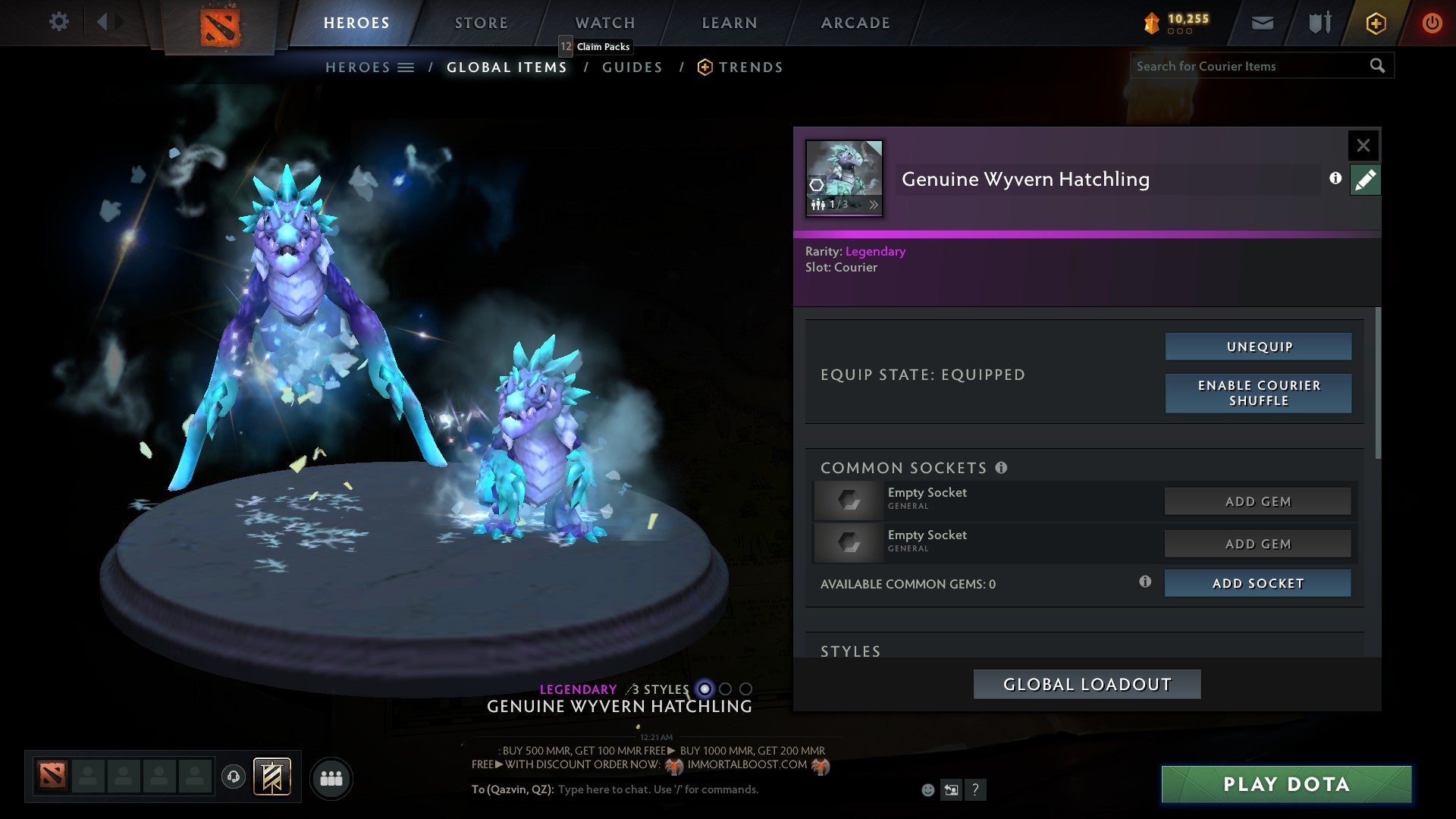Viewport: 1456px width, 819px height.
Task: Expand the item style arrow on the thumbnail
Action: (x=874, y=205)
